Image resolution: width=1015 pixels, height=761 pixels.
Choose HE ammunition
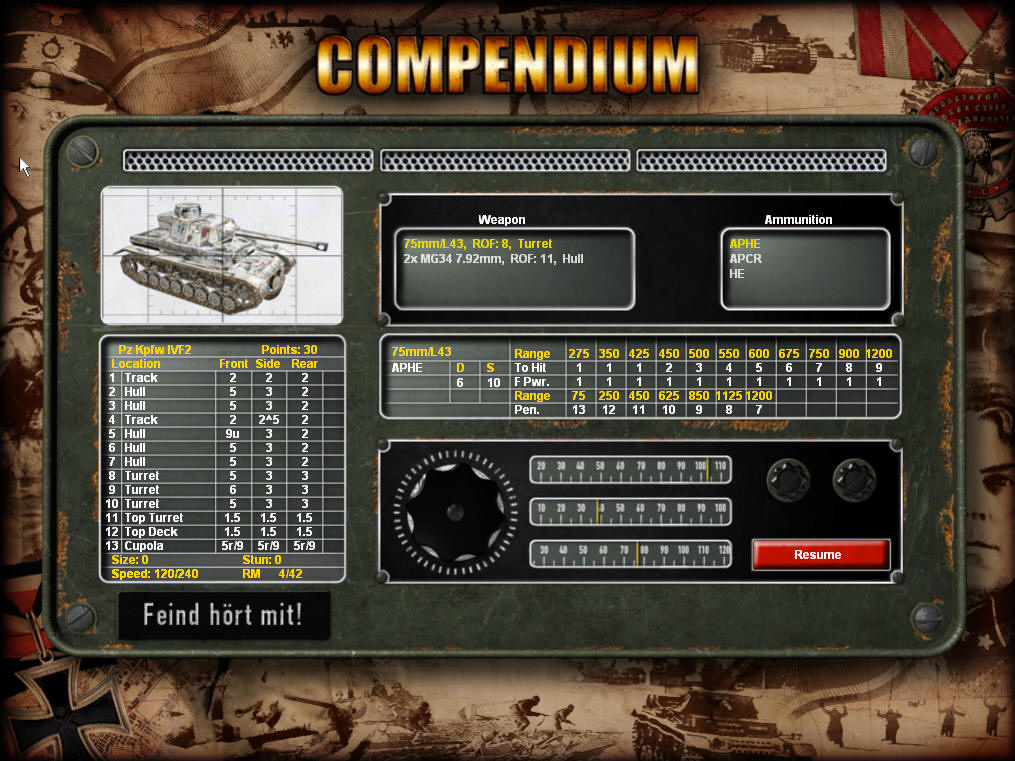737,273
